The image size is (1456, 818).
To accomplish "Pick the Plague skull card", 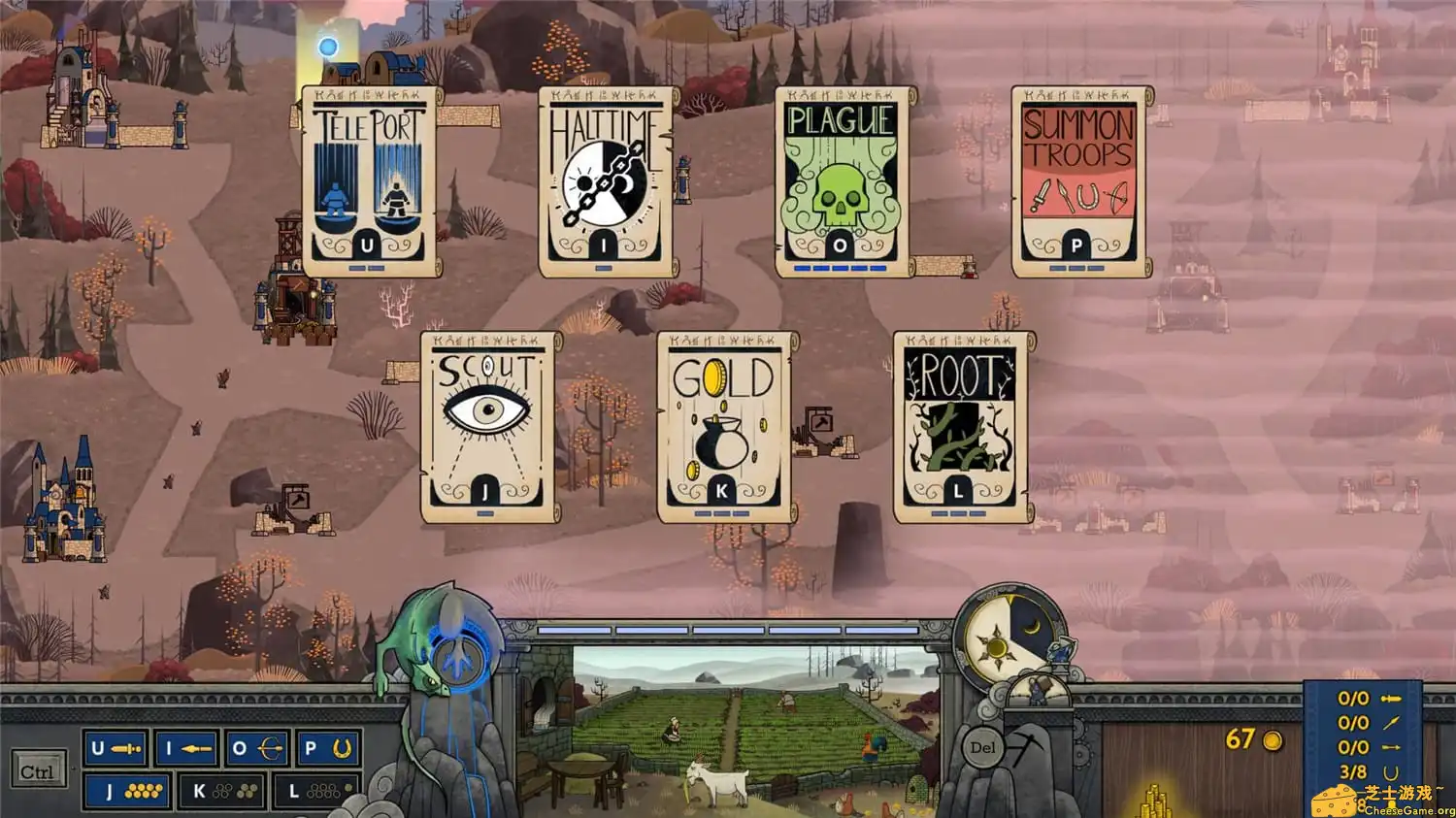I will tap(841, 181).
